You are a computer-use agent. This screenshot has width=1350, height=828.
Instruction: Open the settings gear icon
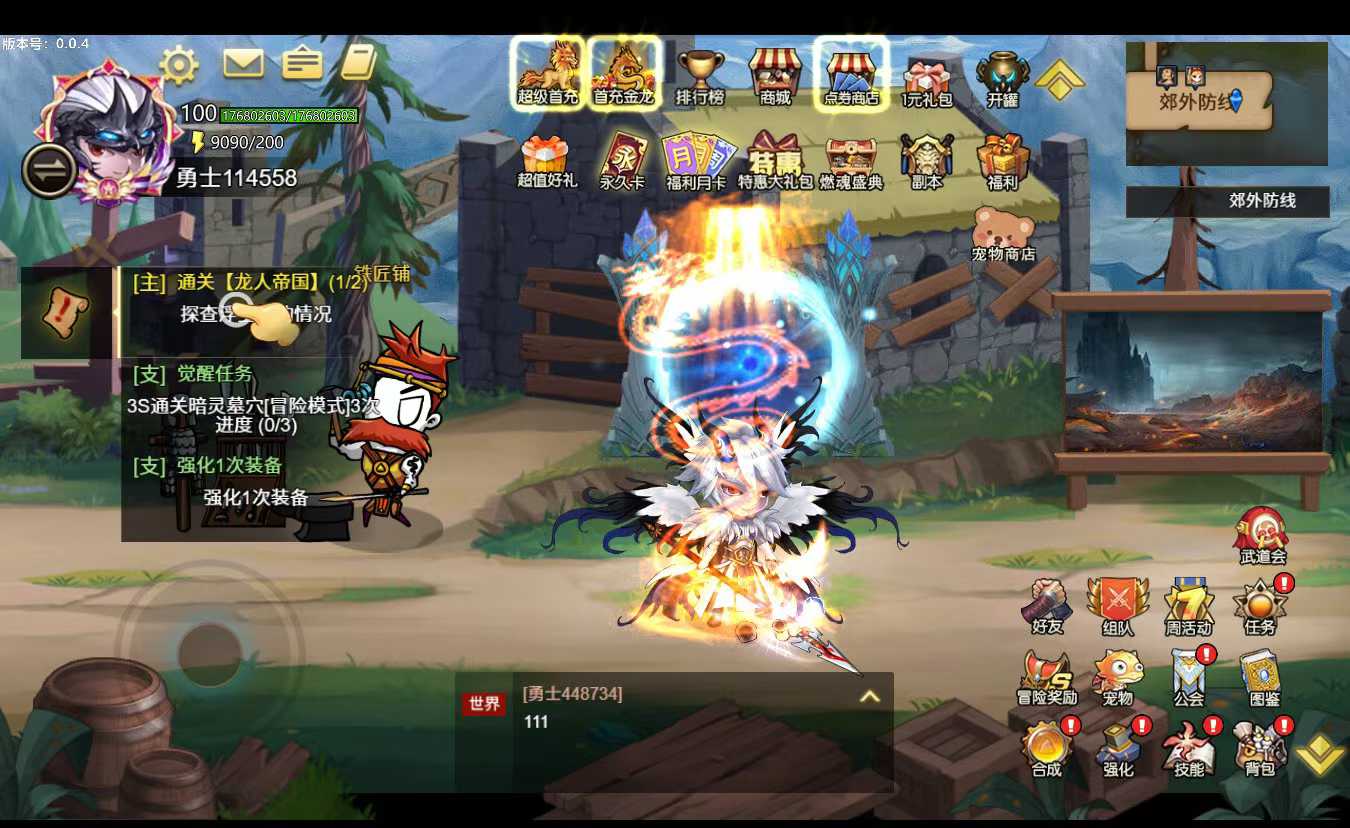[179, 65]
